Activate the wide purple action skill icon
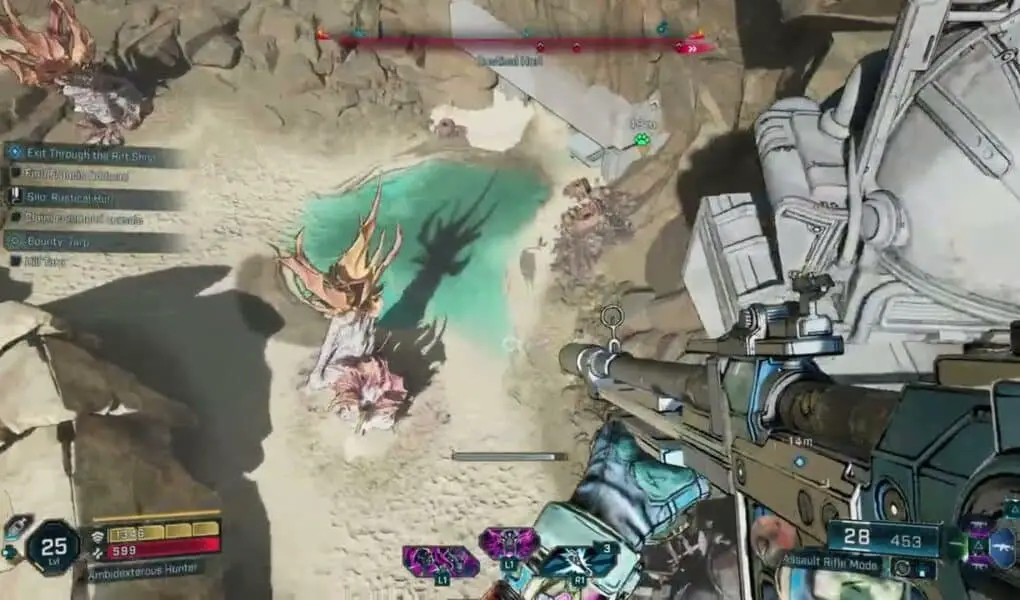This screenshot has height=600, width=1020. 440,561
